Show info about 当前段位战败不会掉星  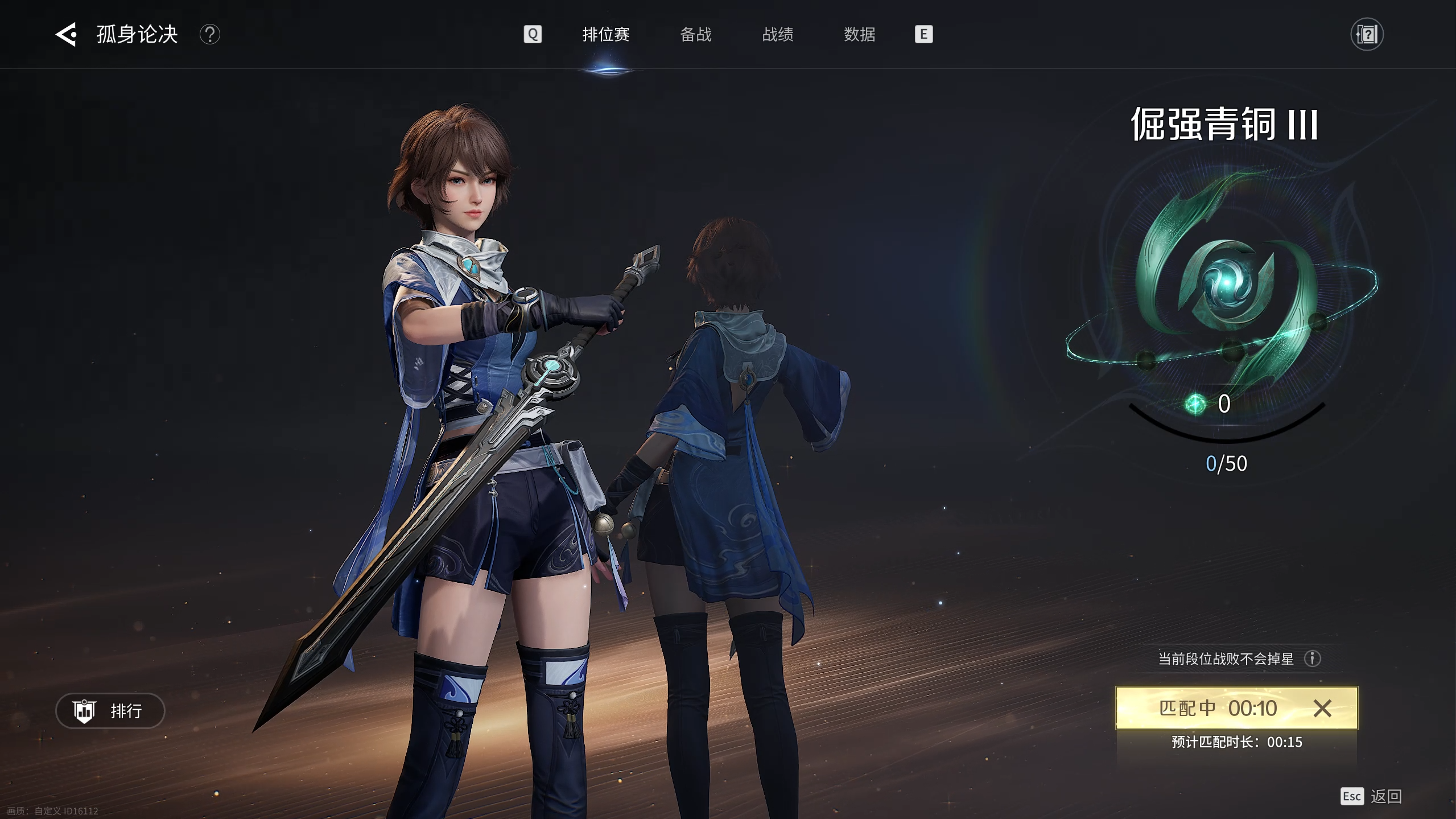point(1313,659)
